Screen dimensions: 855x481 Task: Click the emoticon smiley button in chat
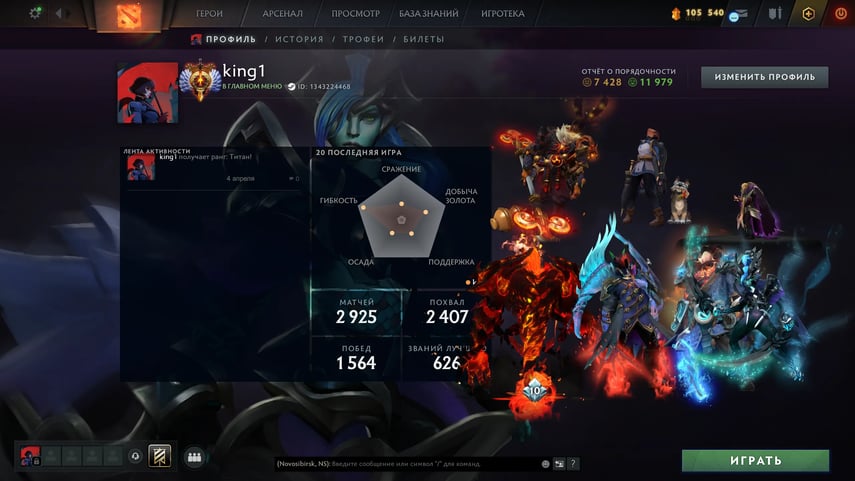point(546,464)
